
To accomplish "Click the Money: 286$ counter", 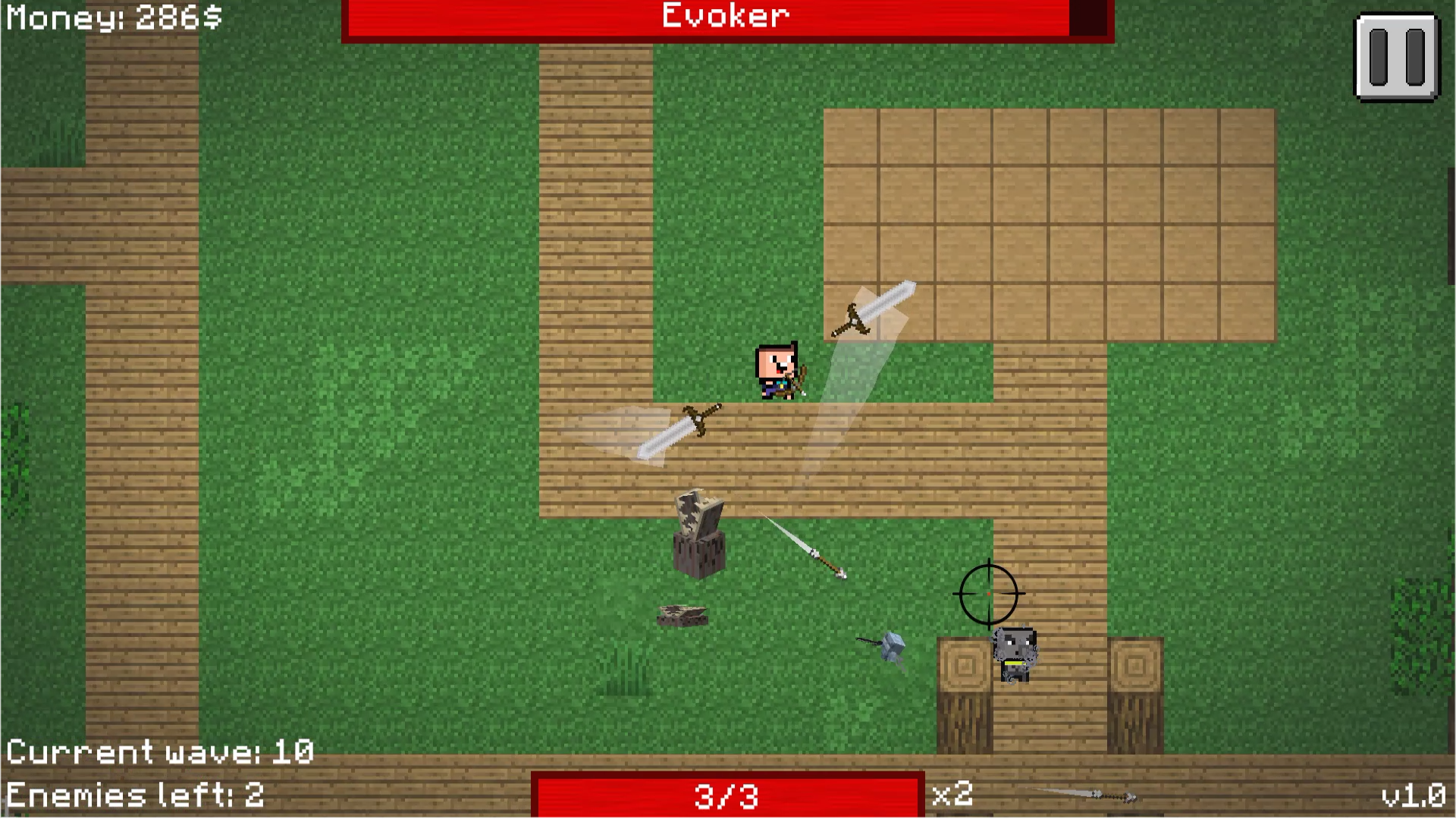I will pyautogui.click(x=112, y=18).
